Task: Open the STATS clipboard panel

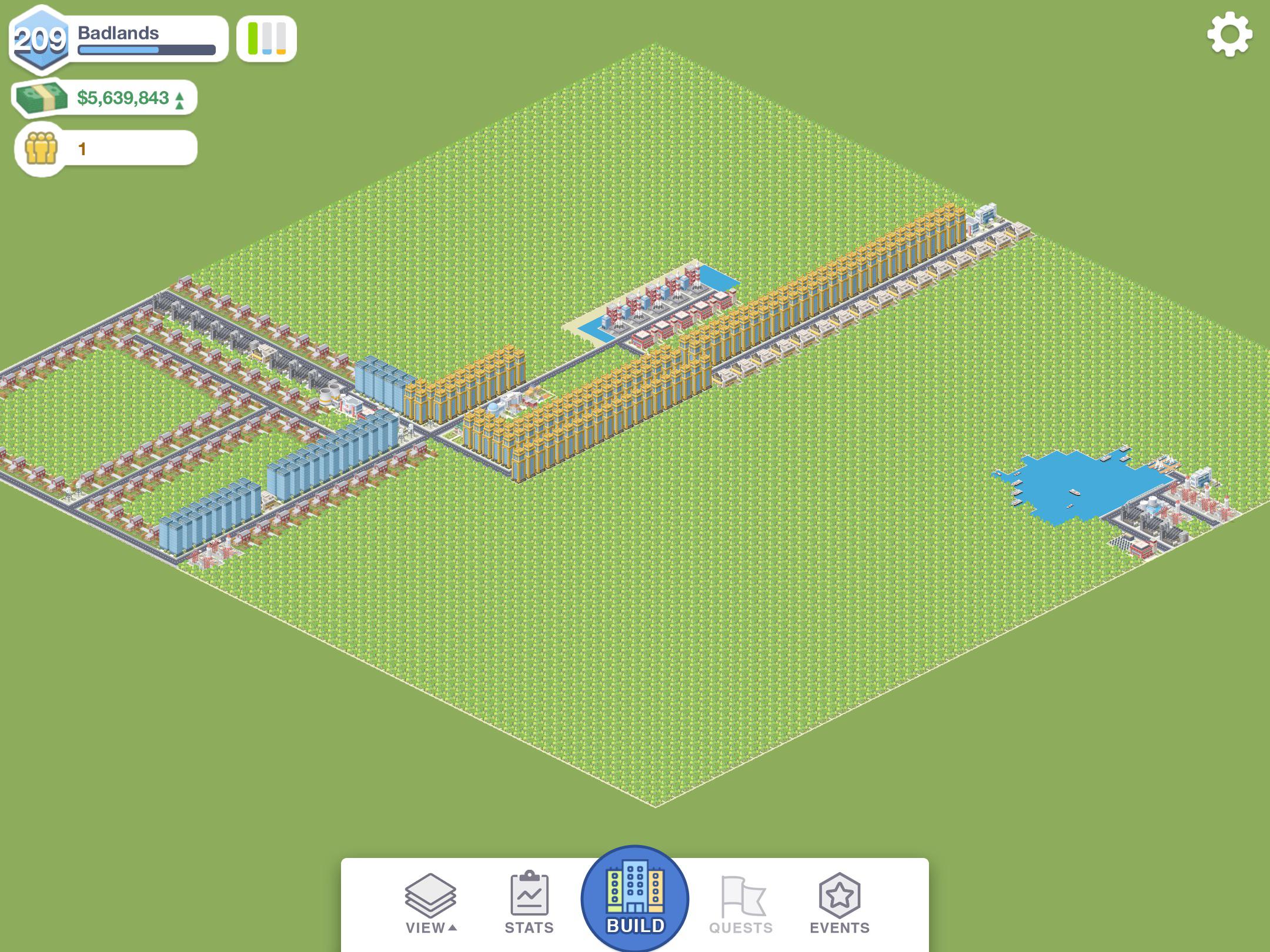Action: [x=529, y=893]
